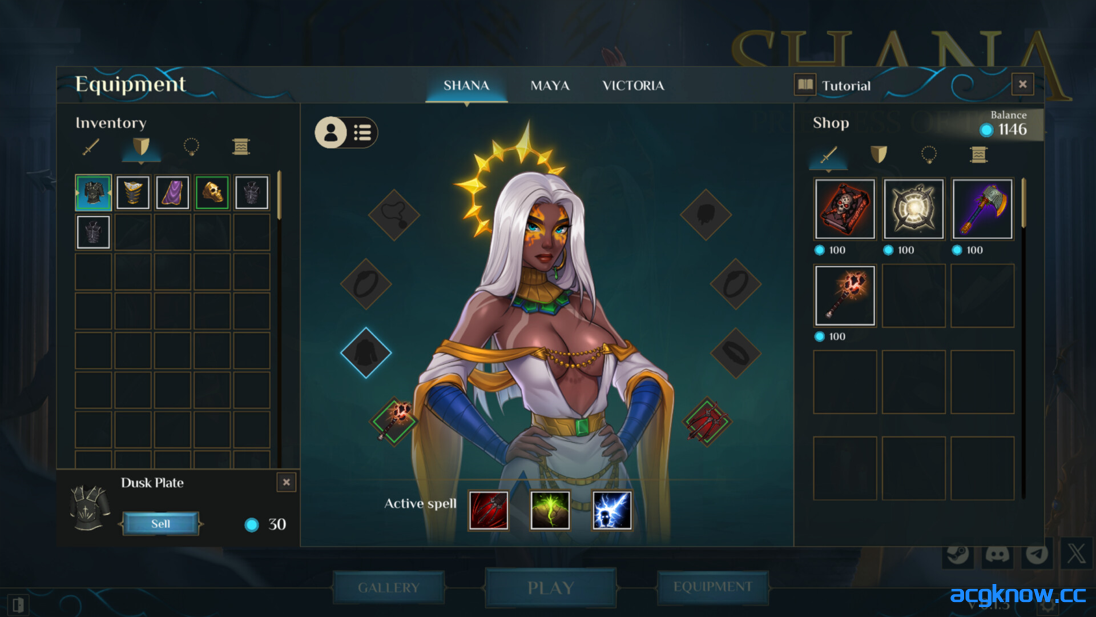Choose the glowing round emblem shop item
Viewport: 1096px width, 617px height.
coord(914,209)
